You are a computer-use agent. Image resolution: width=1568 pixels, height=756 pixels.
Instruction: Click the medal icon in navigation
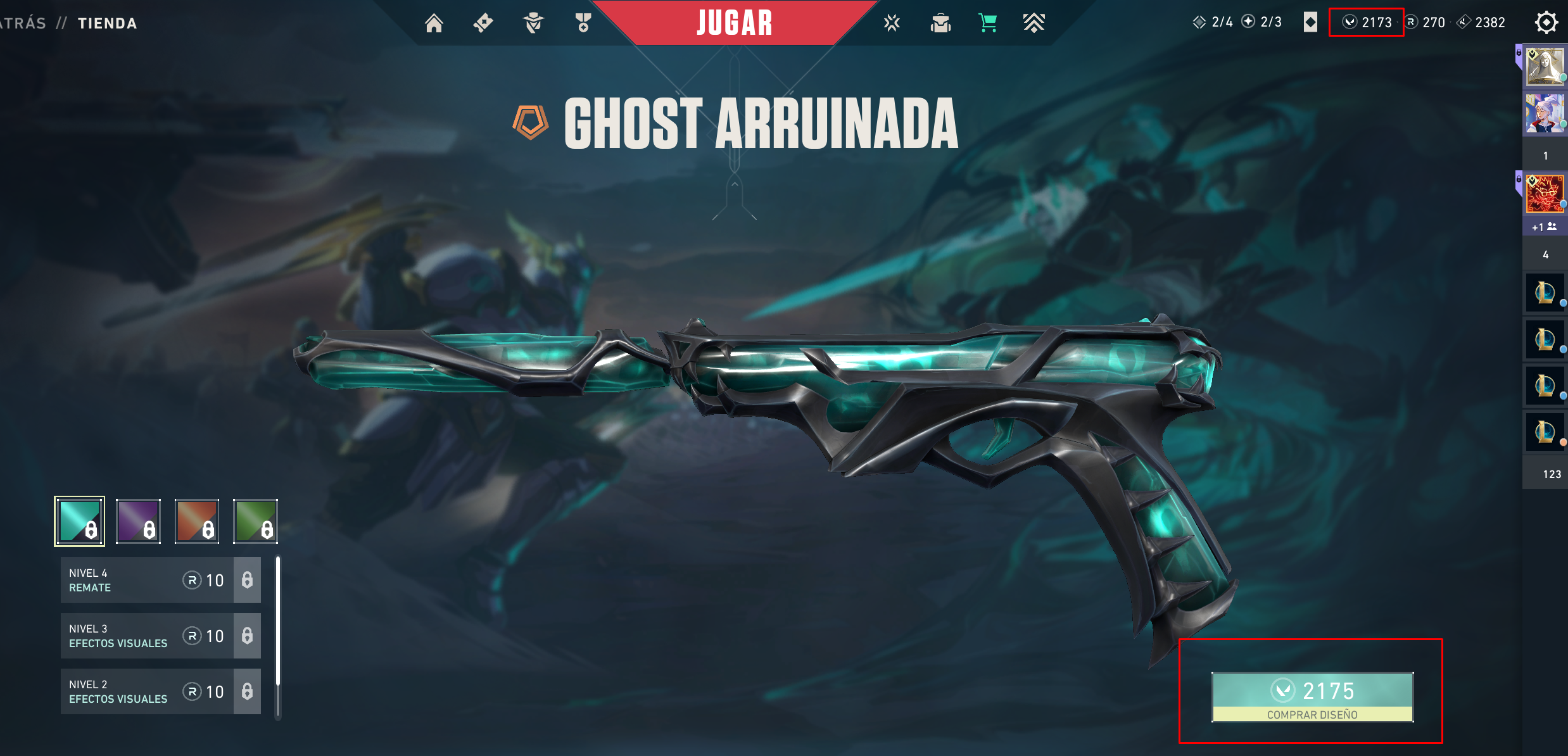[583, 23]
